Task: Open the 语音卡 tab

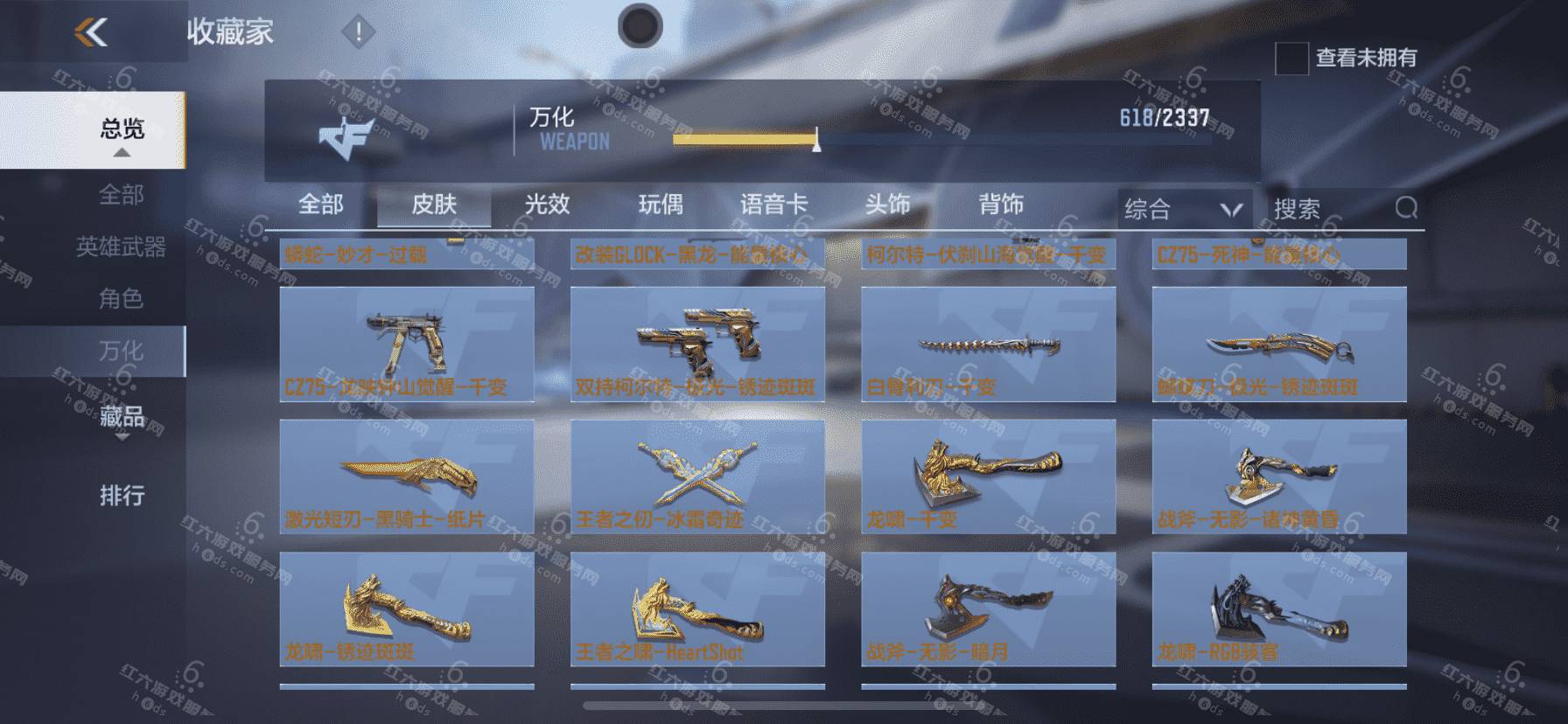Action: (773, 205)
